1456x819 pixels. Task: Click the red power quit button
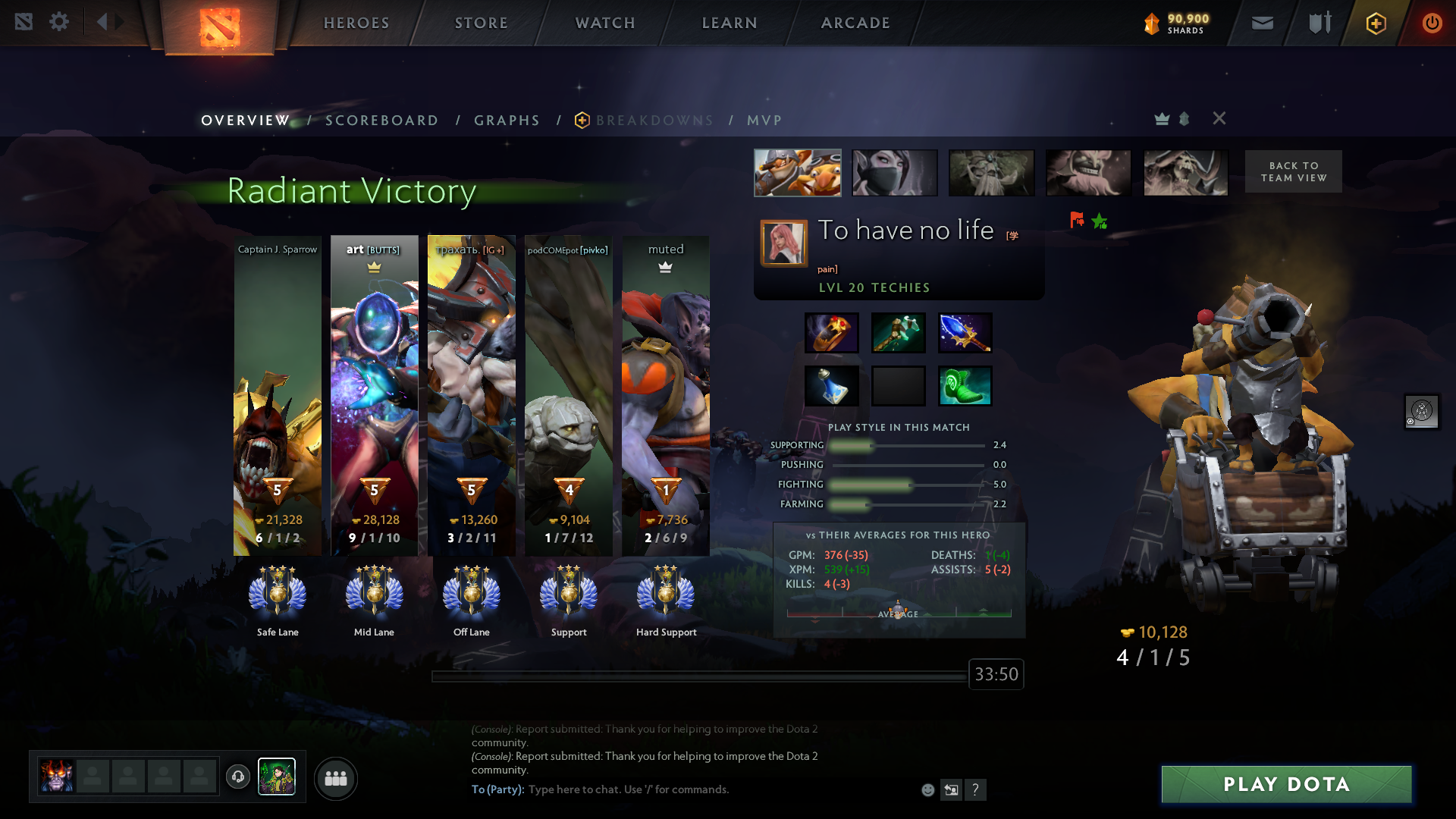(x=1432, y=24)
